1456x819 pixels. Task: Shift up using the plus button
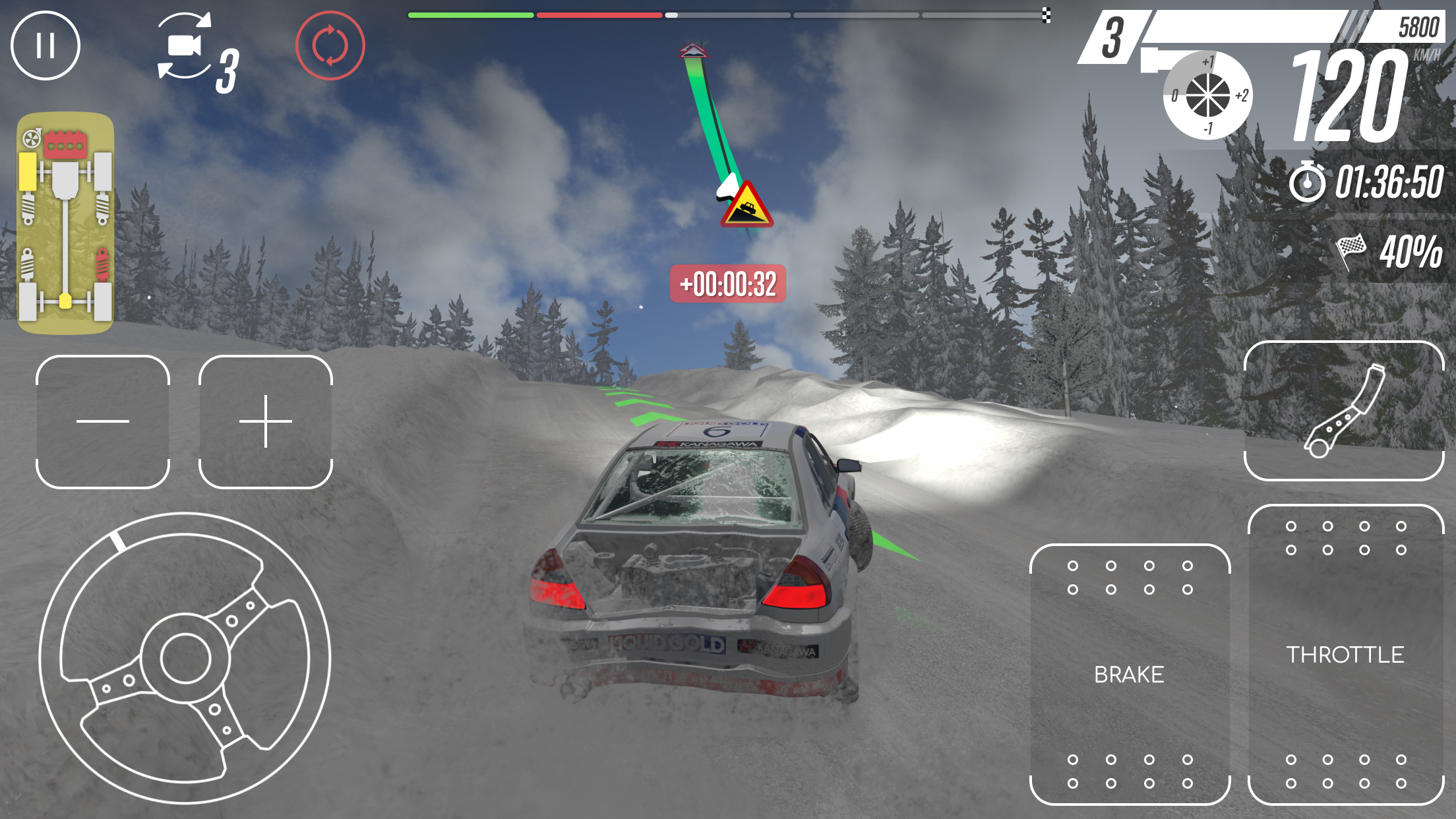(x=266, y=419)
